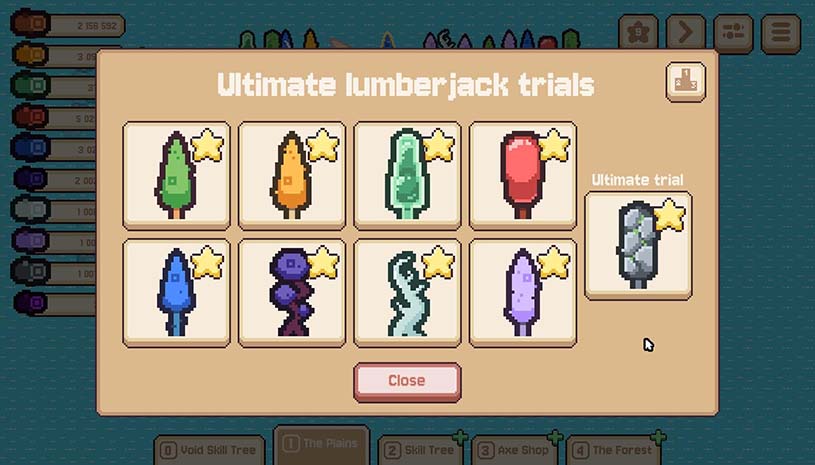Screen dimensions: 815x465
Task: Open the flower badge button
Action: click(x=638, y=33)
